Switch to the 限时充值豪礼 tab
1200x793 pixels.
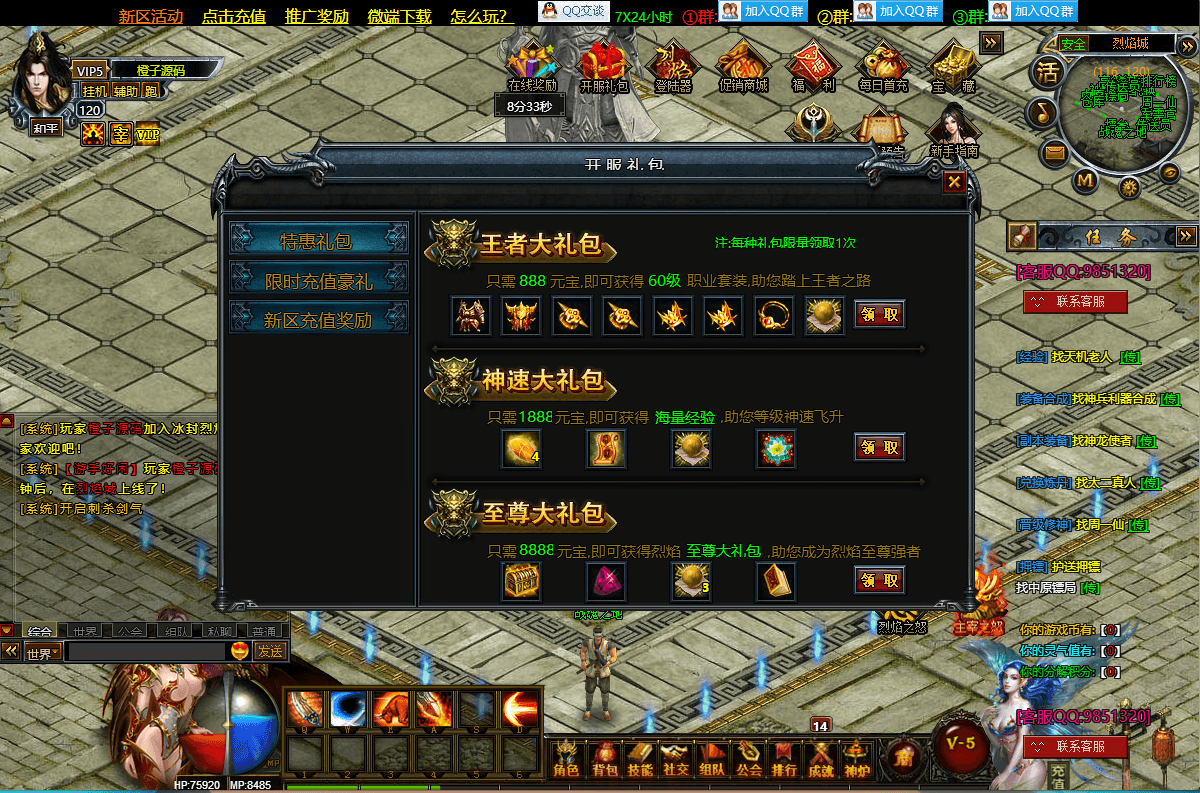click(318, 280)
